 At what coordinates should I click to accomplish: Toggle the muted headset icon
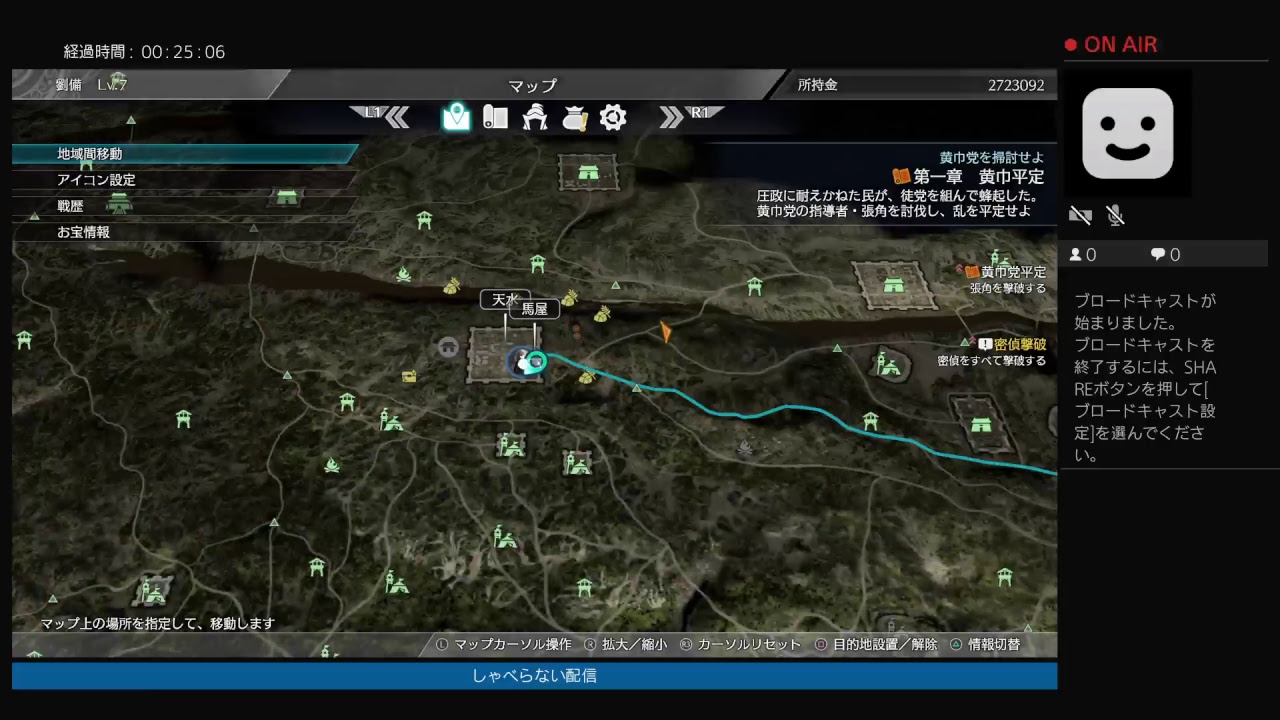coord(1080,214)
